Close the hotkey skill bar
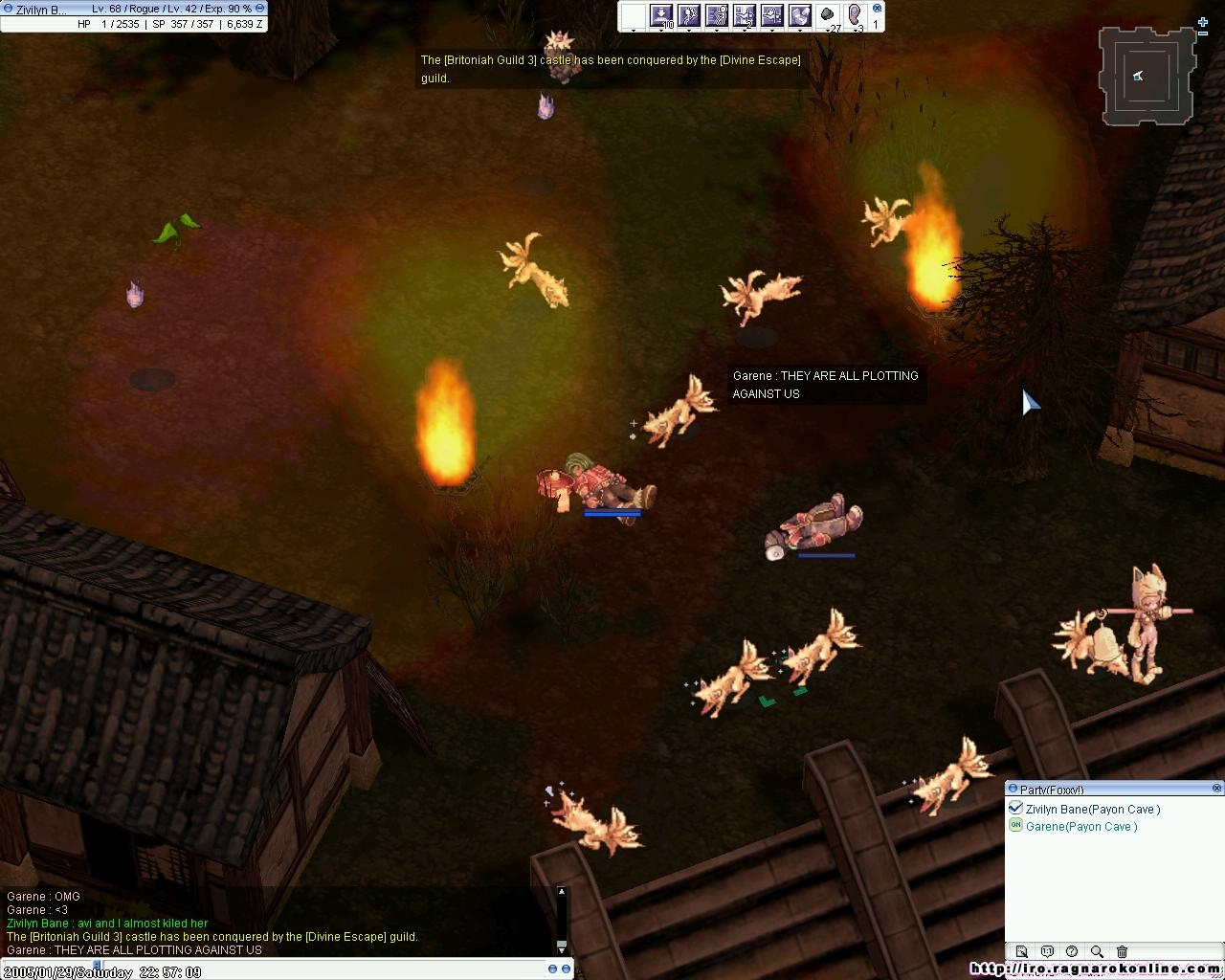The height and width of the screenshot is (980, 1225). (x=877, y=9)
